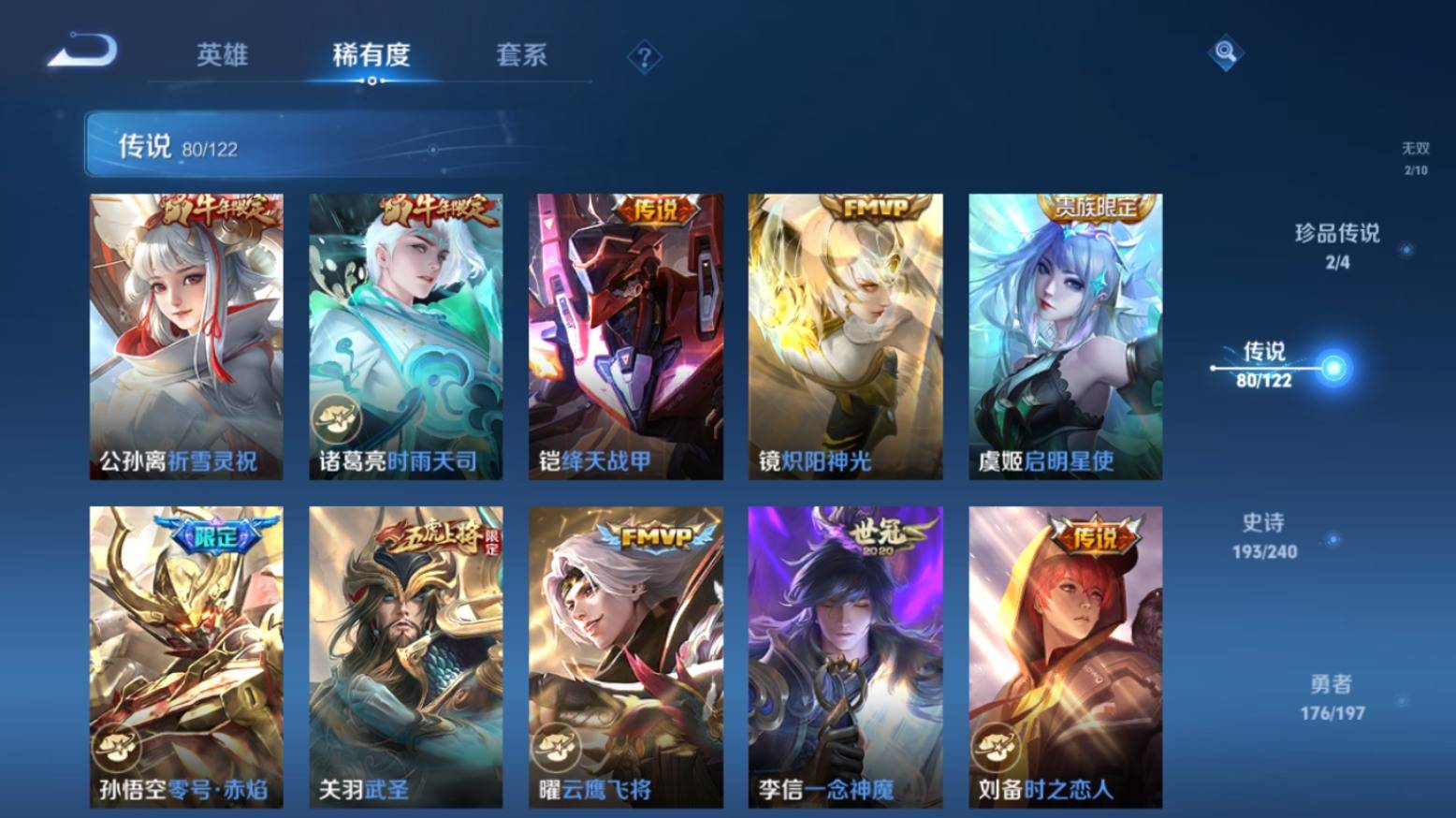The height and width of the screenshot is (818, 1456).
Task: Select the 稀有度 tab
Action: click(x=371, y=55)
